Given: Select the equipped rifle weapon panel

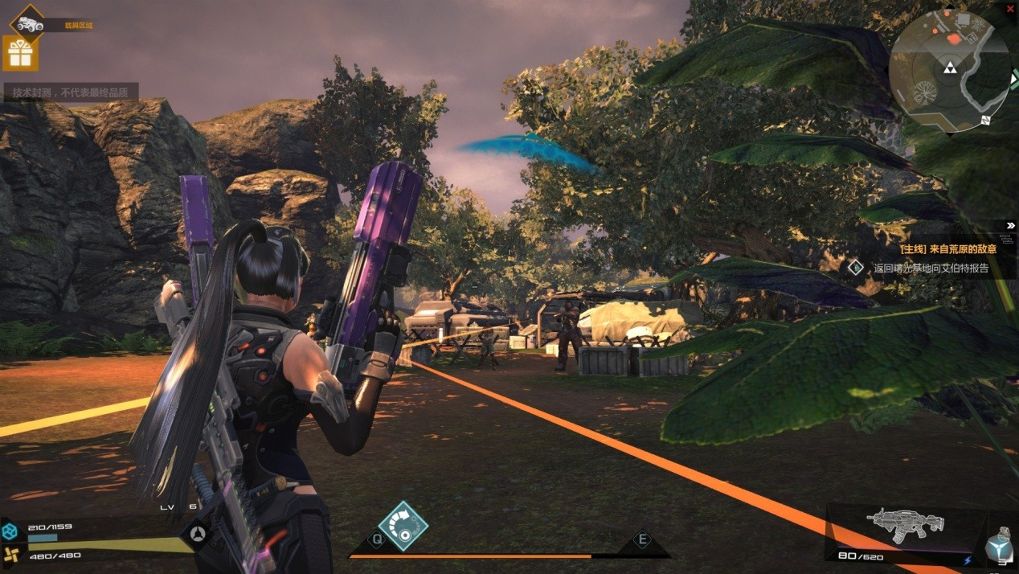Looking at the screenshot, I should click(905, 526).
